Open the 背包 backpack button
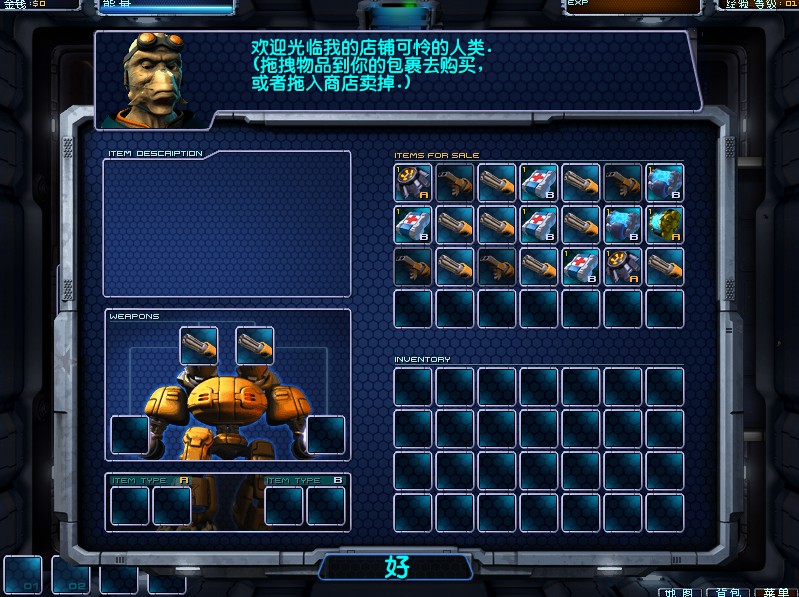 coord(728,592)
